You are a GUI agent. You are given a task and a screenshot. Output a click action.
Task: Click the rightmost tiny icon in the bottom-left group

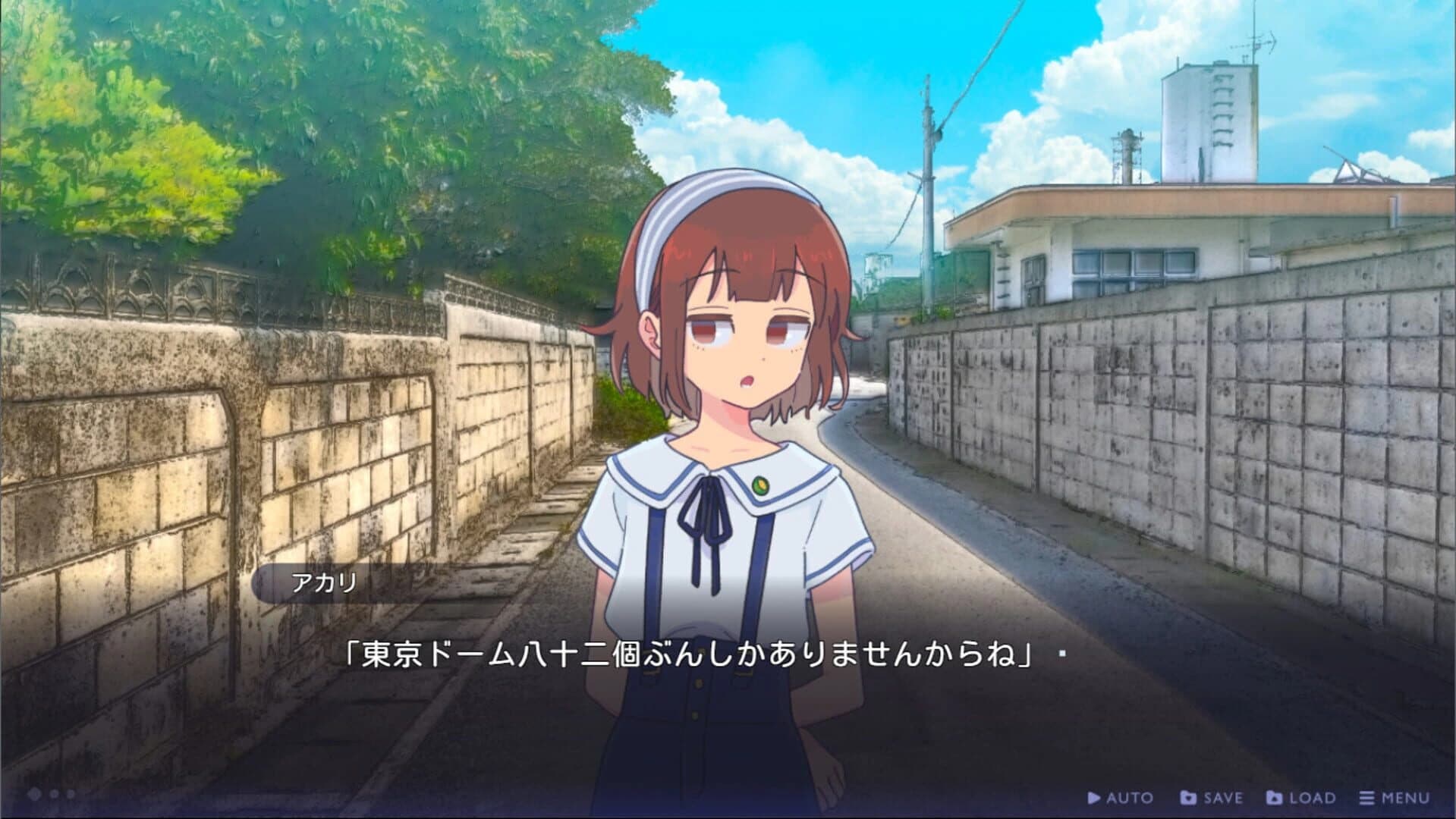pos(71,793)
